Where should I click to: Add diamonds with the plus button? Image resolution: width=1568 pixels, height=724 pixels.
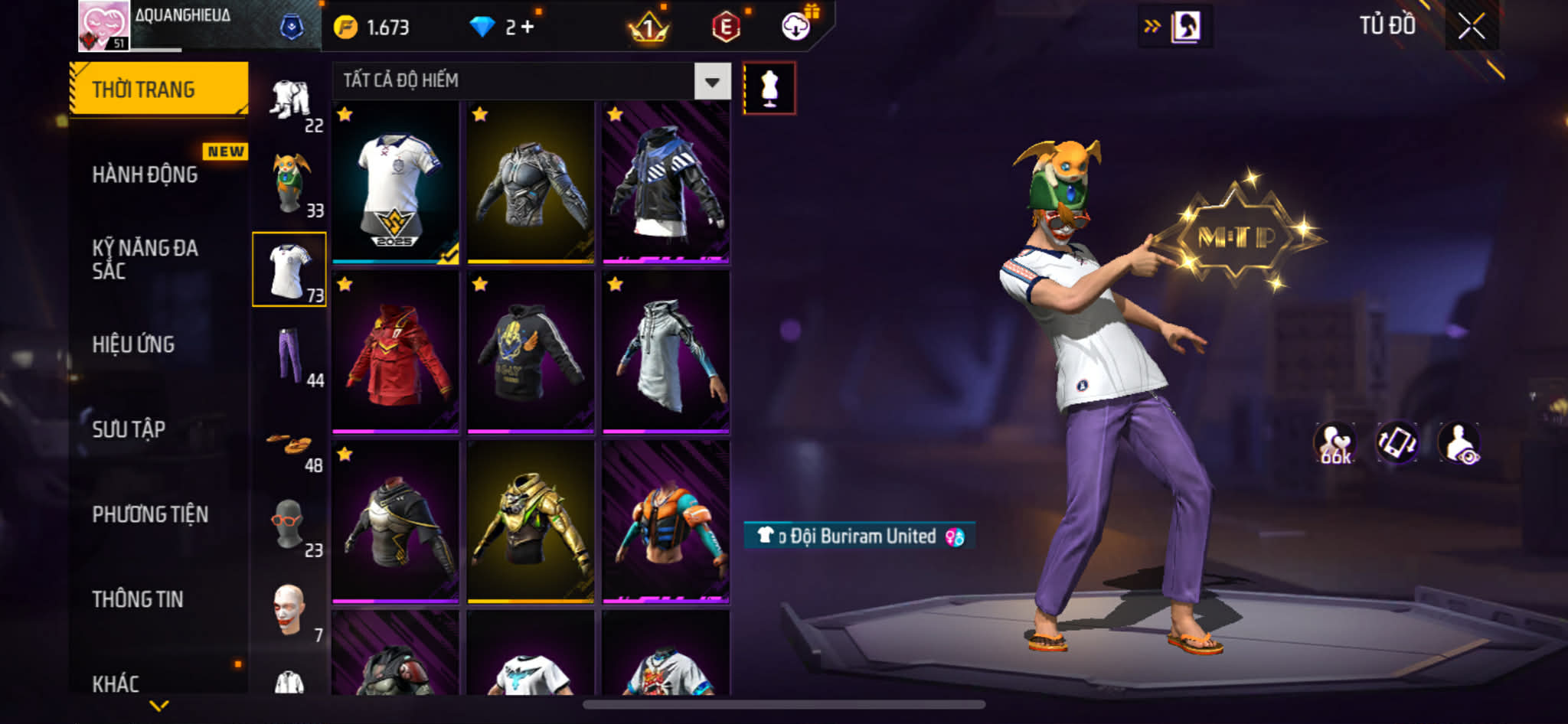(x=528, y=28)
